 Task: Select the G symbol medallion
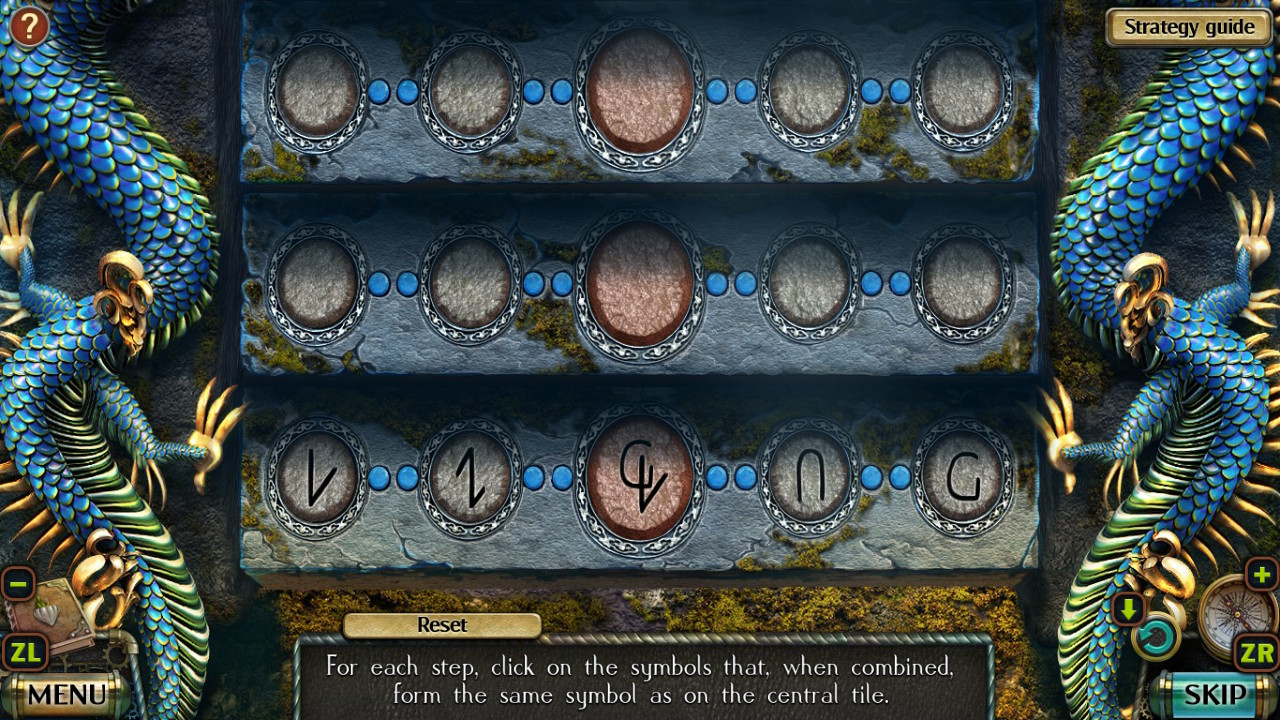tap(963, 477)
